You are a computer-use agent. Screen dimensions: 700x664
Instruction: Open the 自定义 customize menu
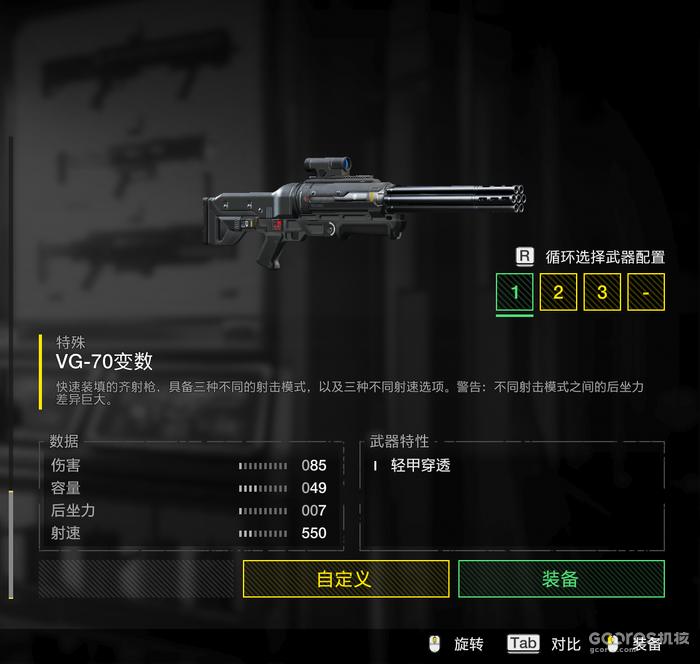click(x=344, y=579)
